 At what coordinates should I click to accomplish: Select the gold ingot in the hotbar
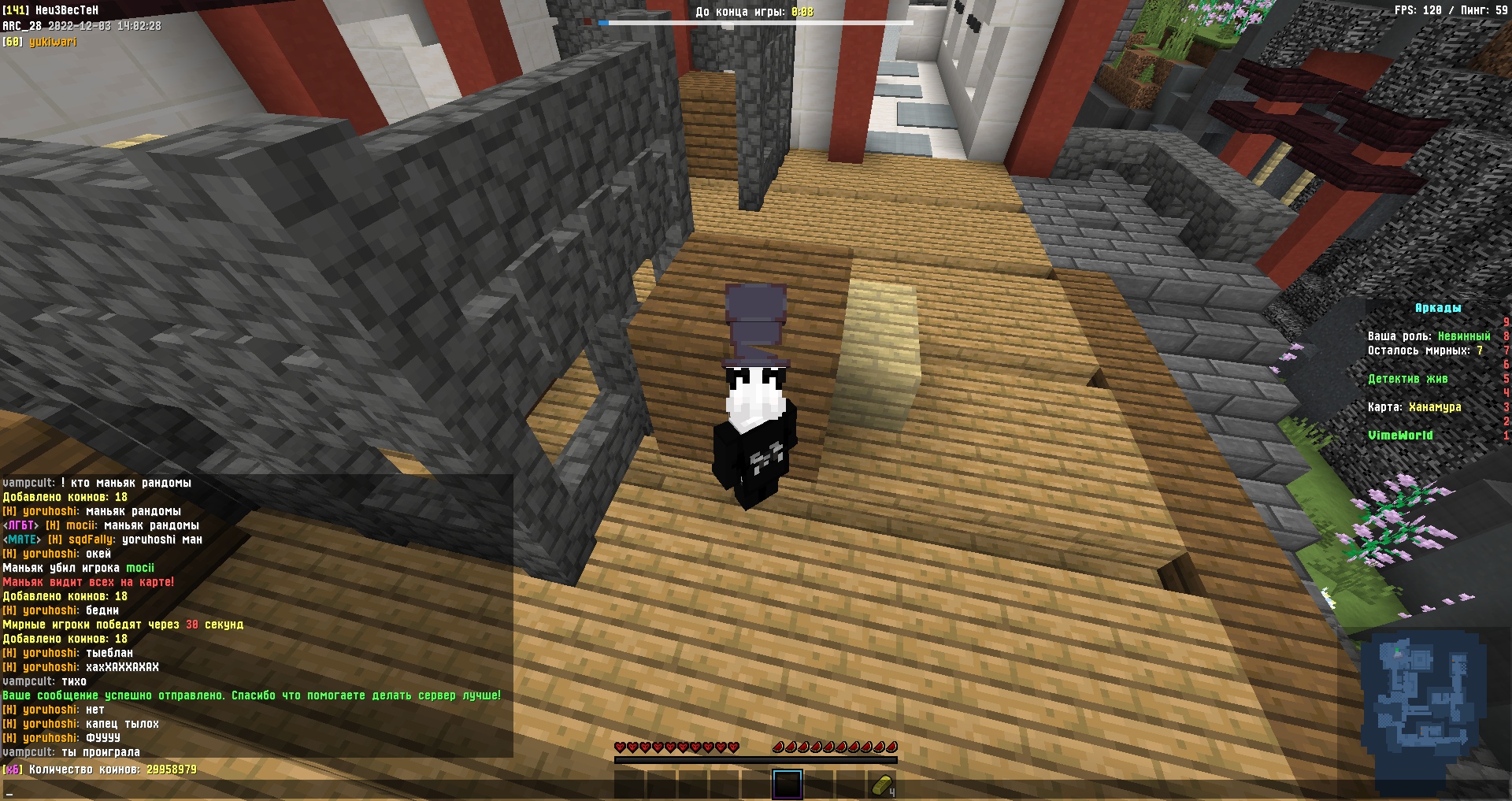click(x=882, y=784)
